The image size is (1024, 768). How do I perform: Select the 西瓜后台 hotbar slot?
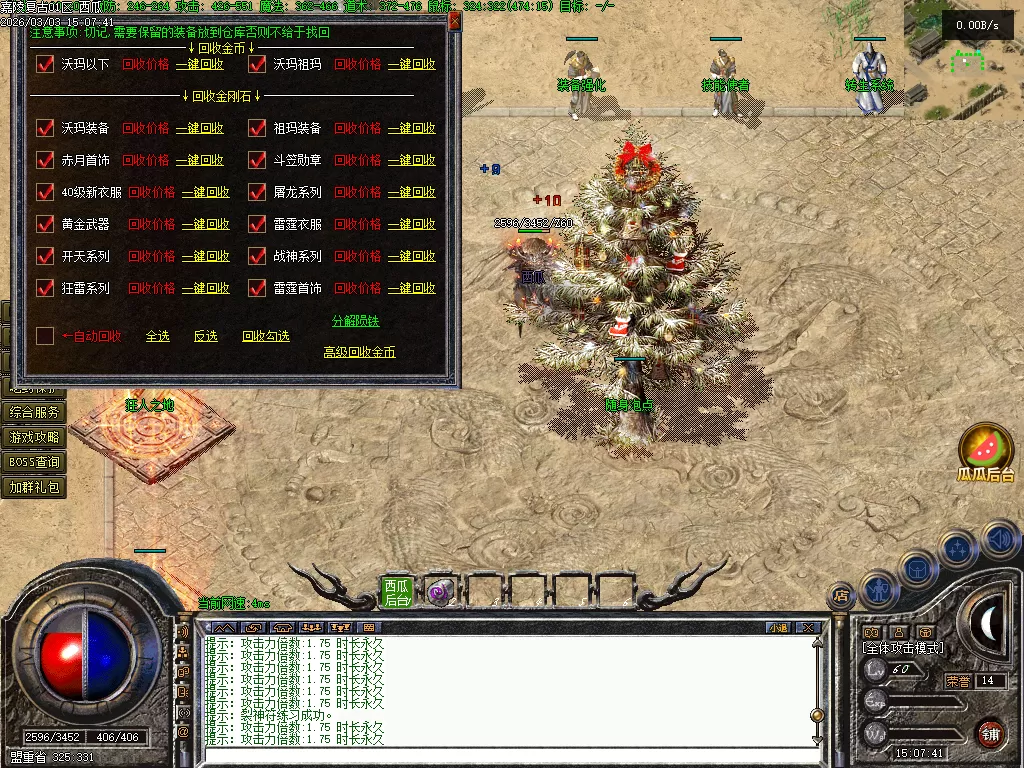(x=397, y=592)
